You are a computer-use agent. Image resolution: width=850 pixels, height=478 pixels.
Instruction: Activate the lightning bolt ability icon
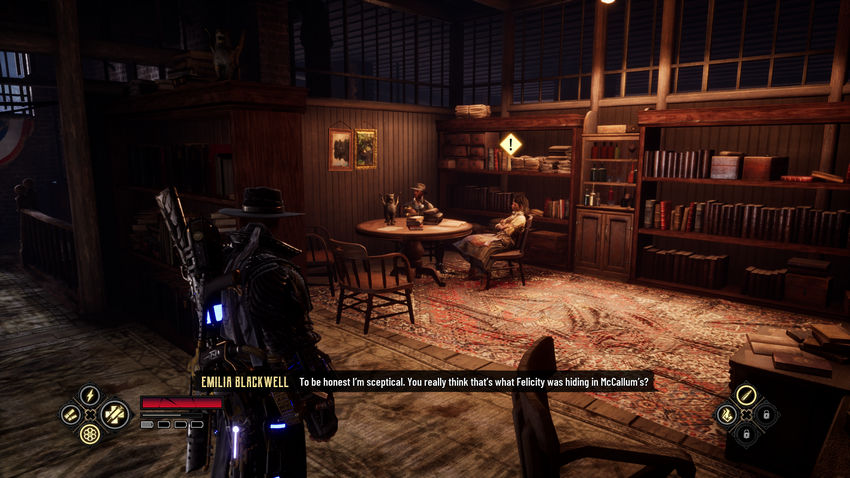[x=90, y=394]
